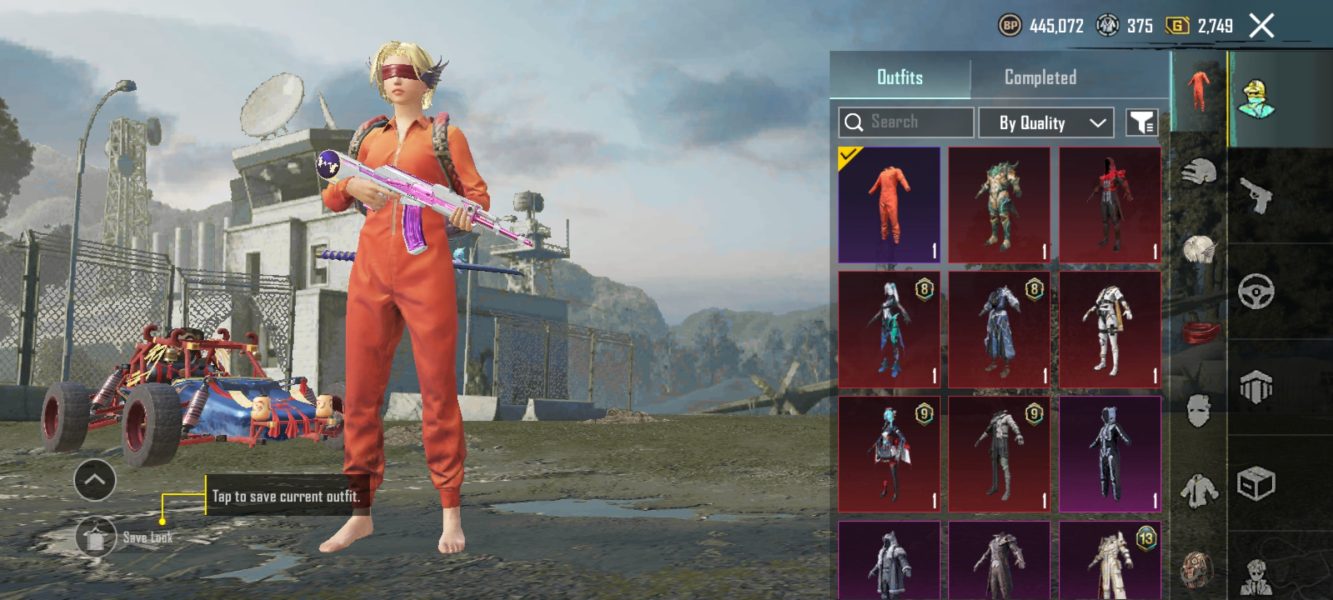Close the inventory with the X button

pos(1262,26)
